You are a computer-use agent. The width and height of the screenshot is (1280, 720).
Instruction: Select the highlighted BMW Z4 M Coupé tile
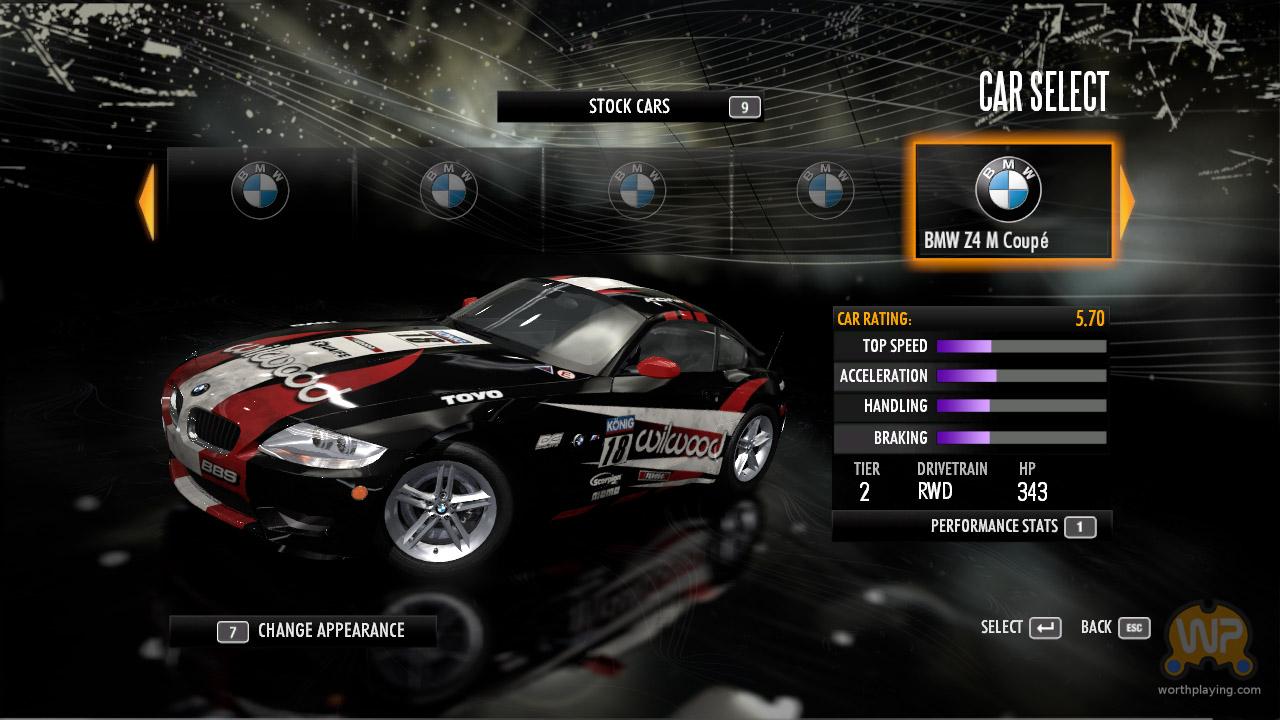point(1011,202)
